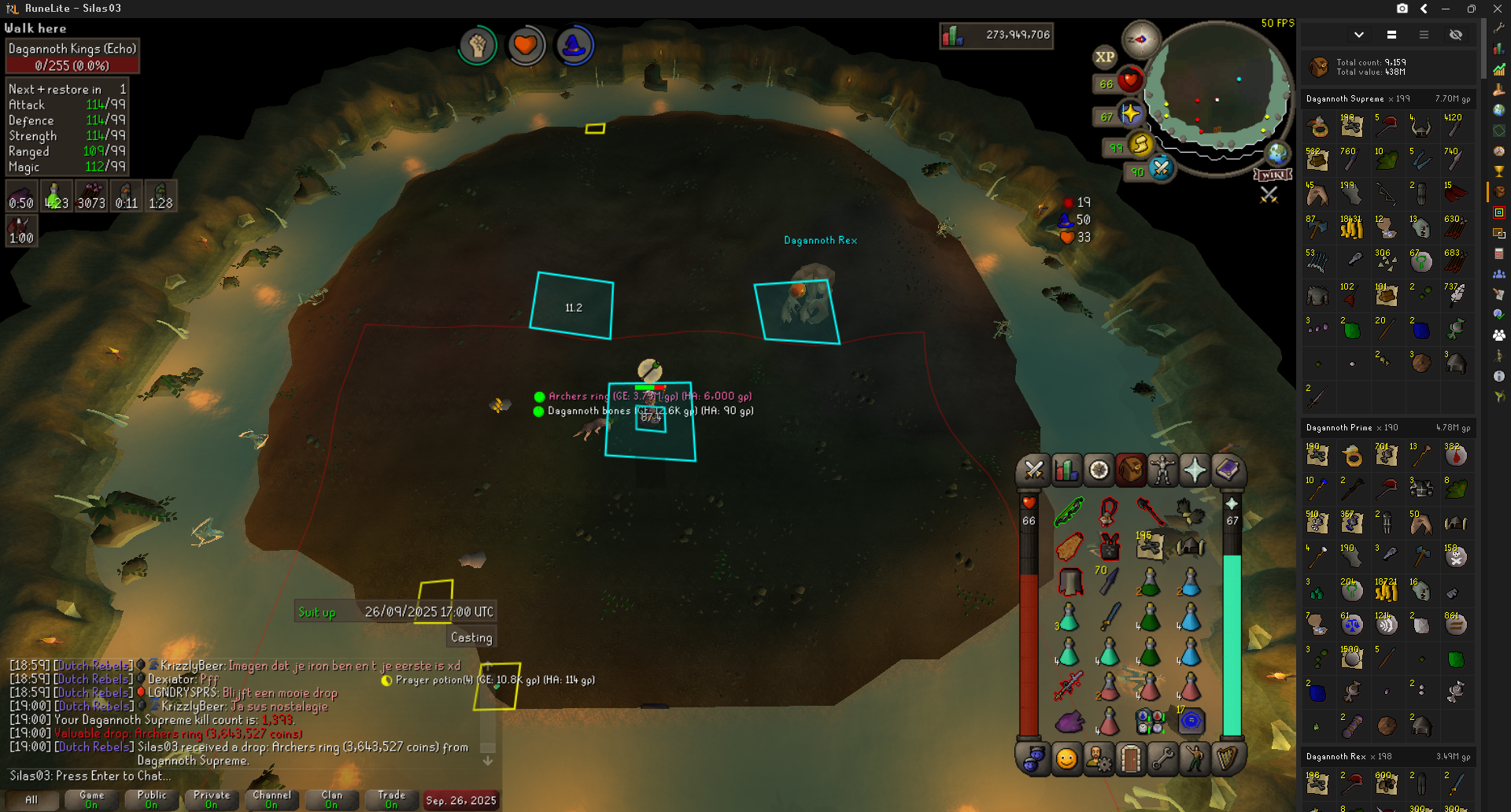Open the world map globe

(x=1276, y=153)
